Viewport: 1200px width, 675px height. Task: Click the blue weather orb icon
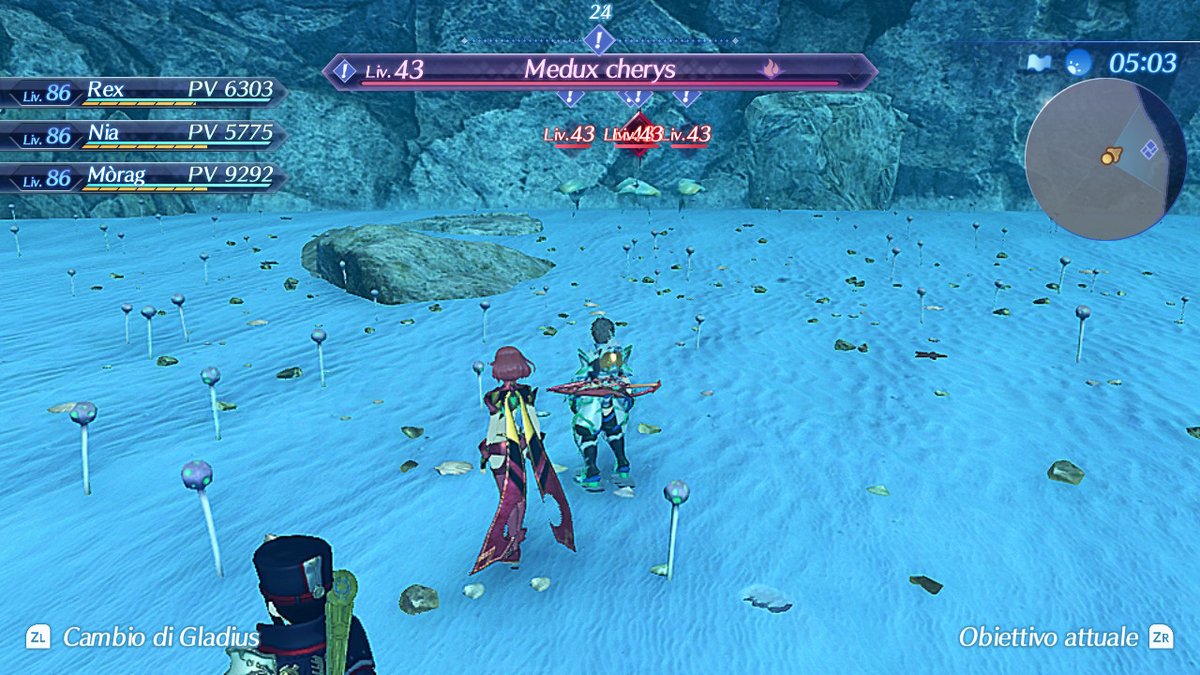click(1078, 63)
